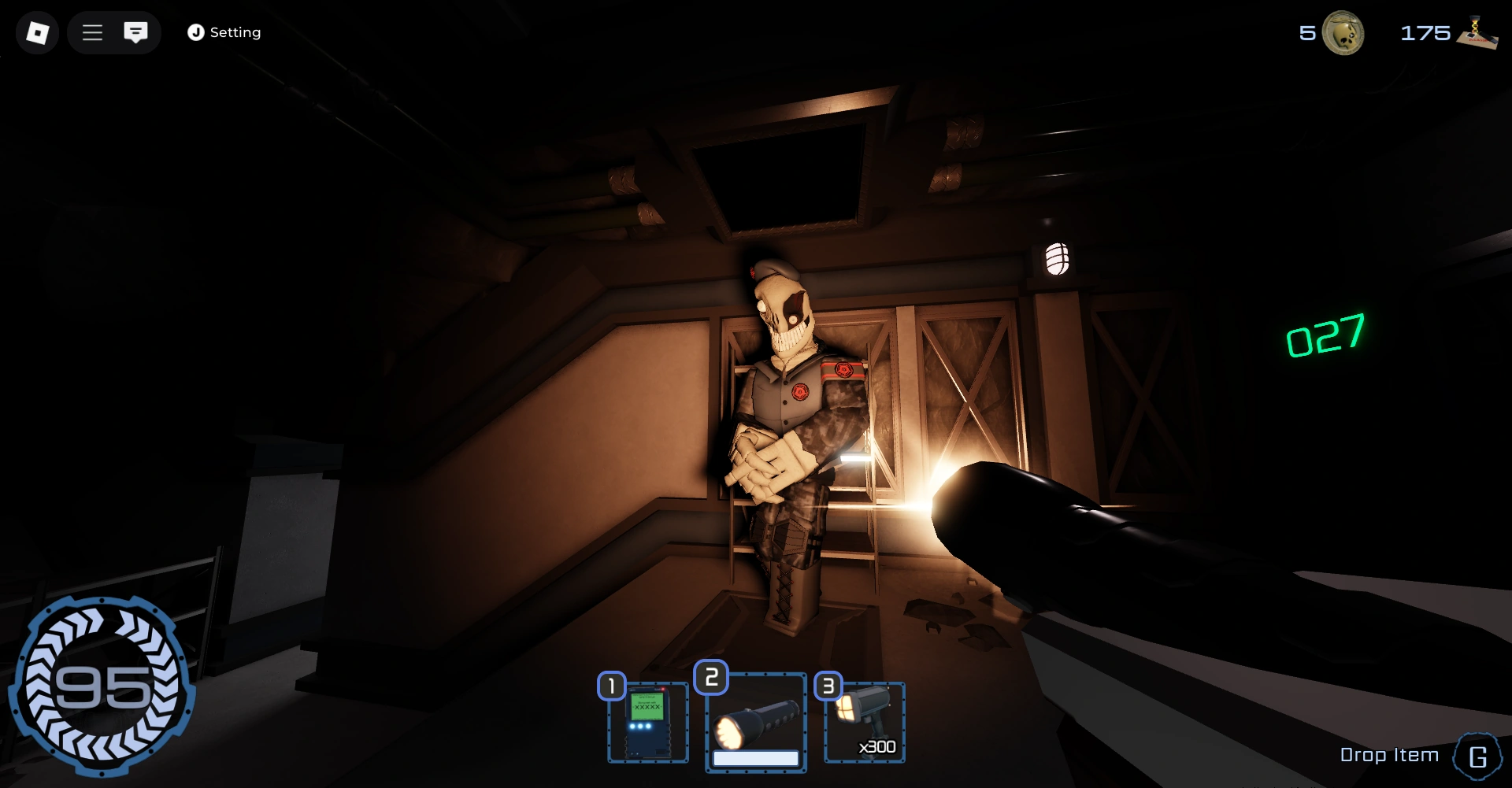Screen dimensions: 1512x788
Task: Click the flashlight battery level bar
Action: tap(755, 757)
